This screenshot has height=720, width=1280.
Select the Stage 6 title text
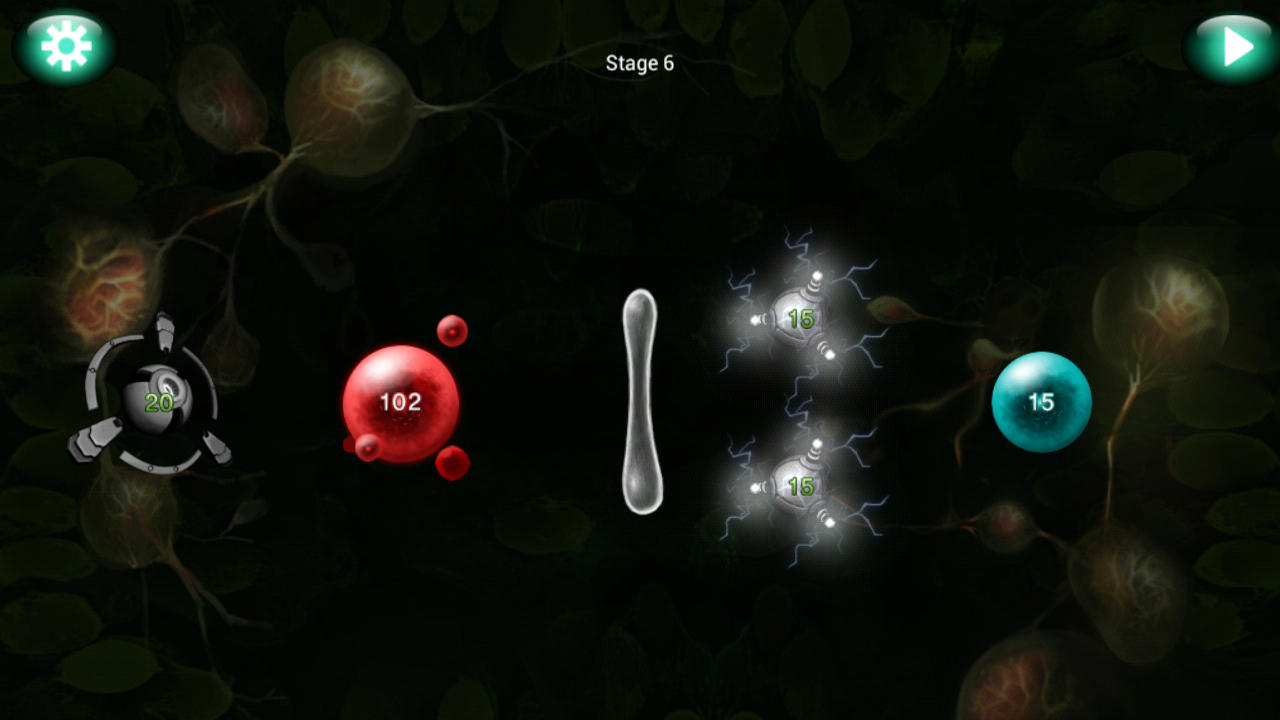[x=638, y=64]
